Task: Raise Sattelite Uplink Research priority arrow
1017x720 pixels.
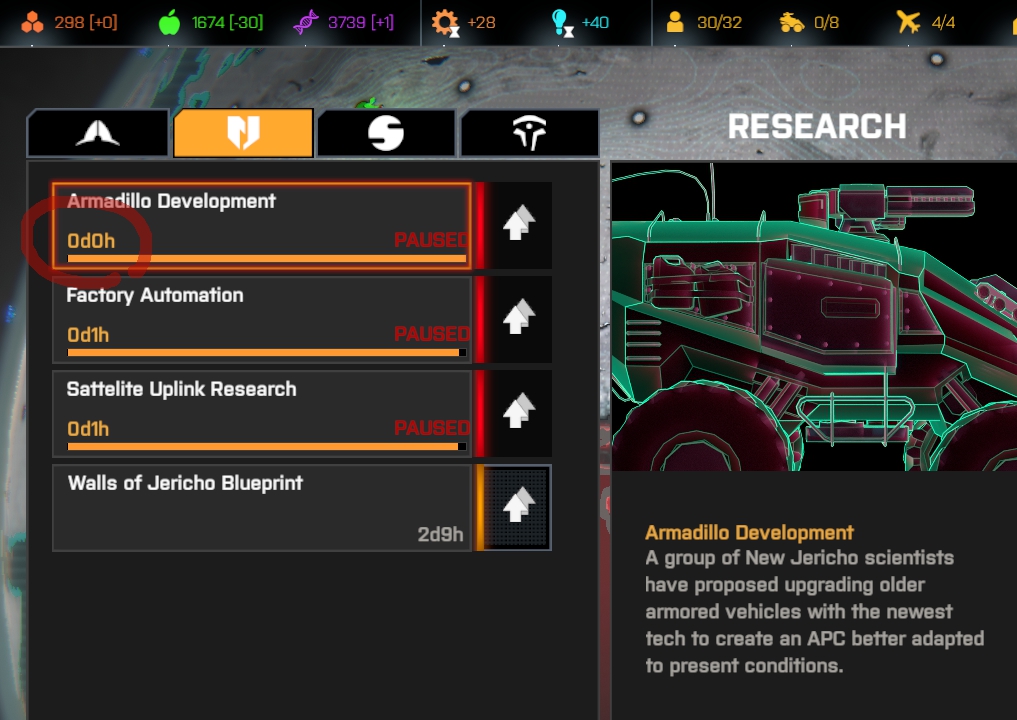Action: pos(517,413)
